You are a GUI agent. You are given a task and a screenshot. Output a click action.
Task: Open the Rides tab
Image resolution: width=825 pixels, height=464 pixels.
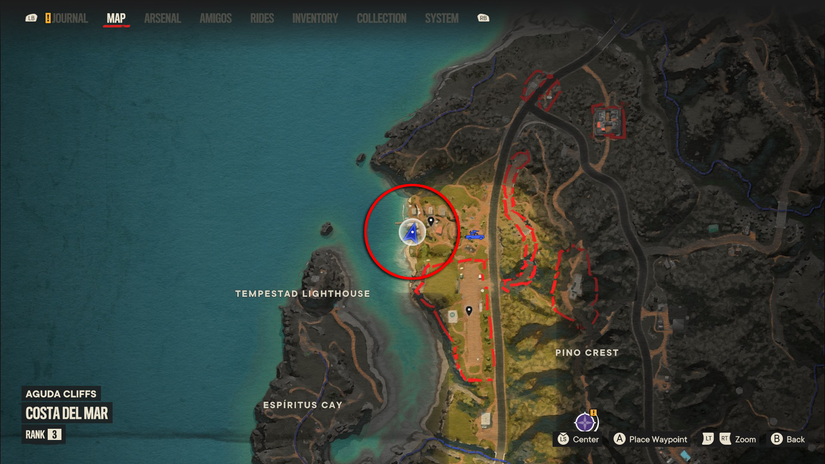[262, 18]
